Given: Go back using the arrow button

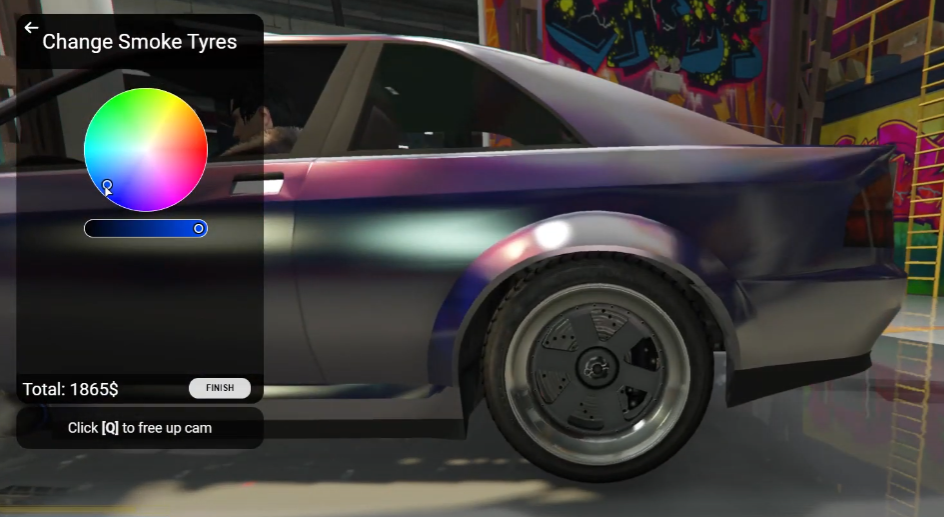Looking at the screenshot, I should click(31, 28).
